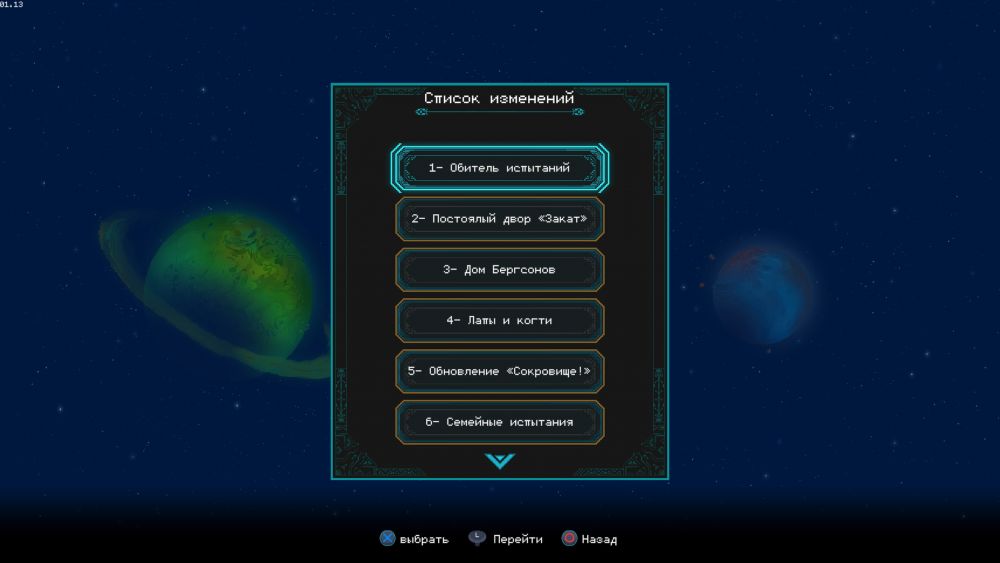The image size is (1000, 563).
Task: Select the «1- Обитель испытаний» entry
Action: pyautogui.click(x=499, y=168)
